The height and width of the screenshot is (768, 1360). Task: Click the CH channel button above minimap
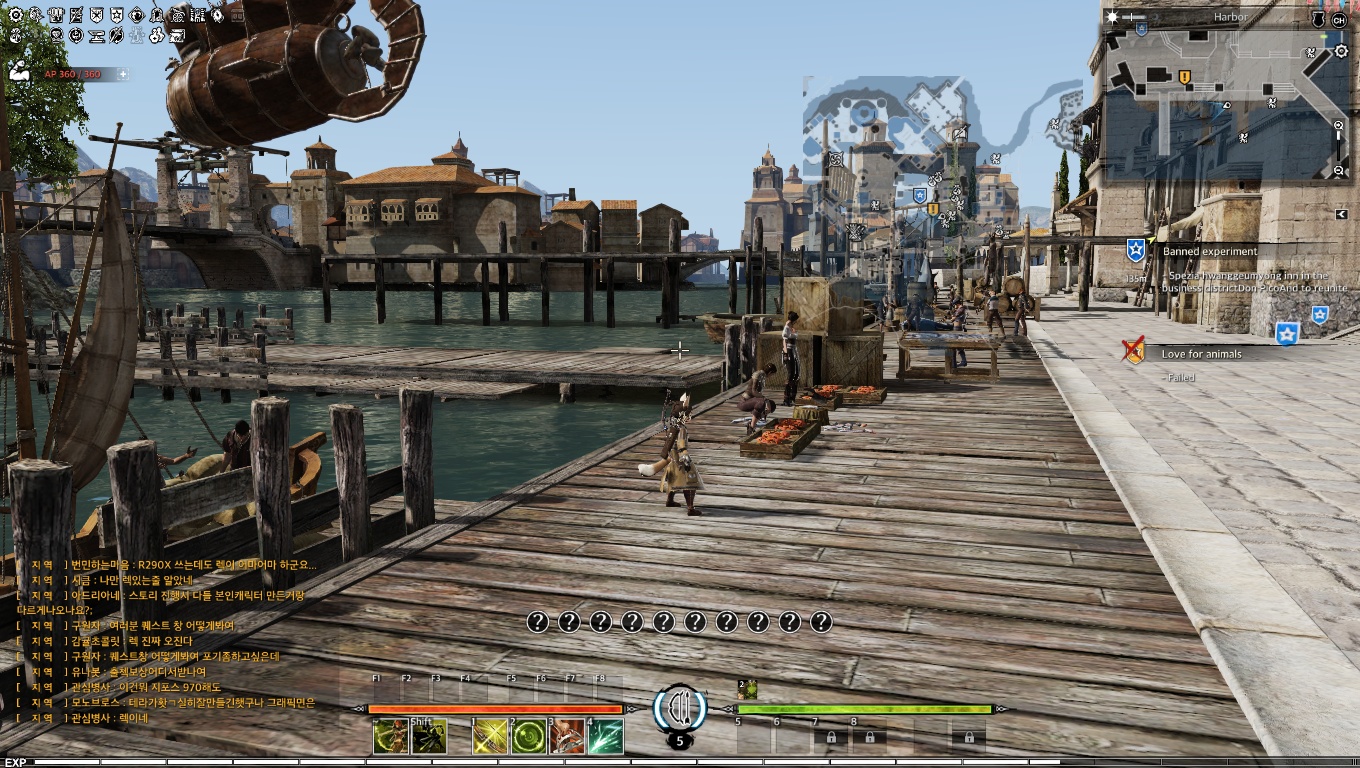(1340, 19)
